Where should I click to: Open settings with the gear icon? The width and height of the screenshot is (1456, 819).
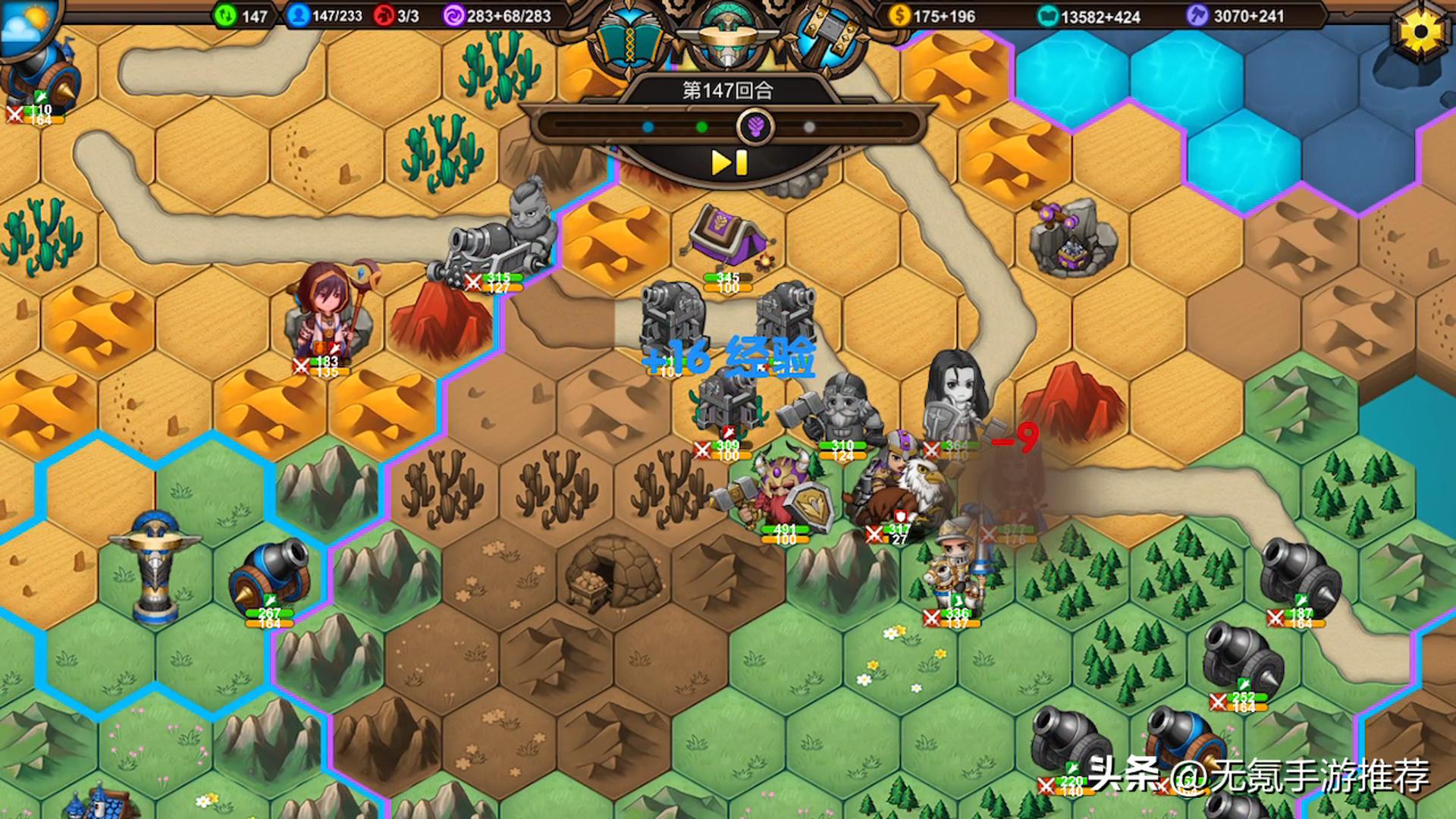click(1420, 32)
